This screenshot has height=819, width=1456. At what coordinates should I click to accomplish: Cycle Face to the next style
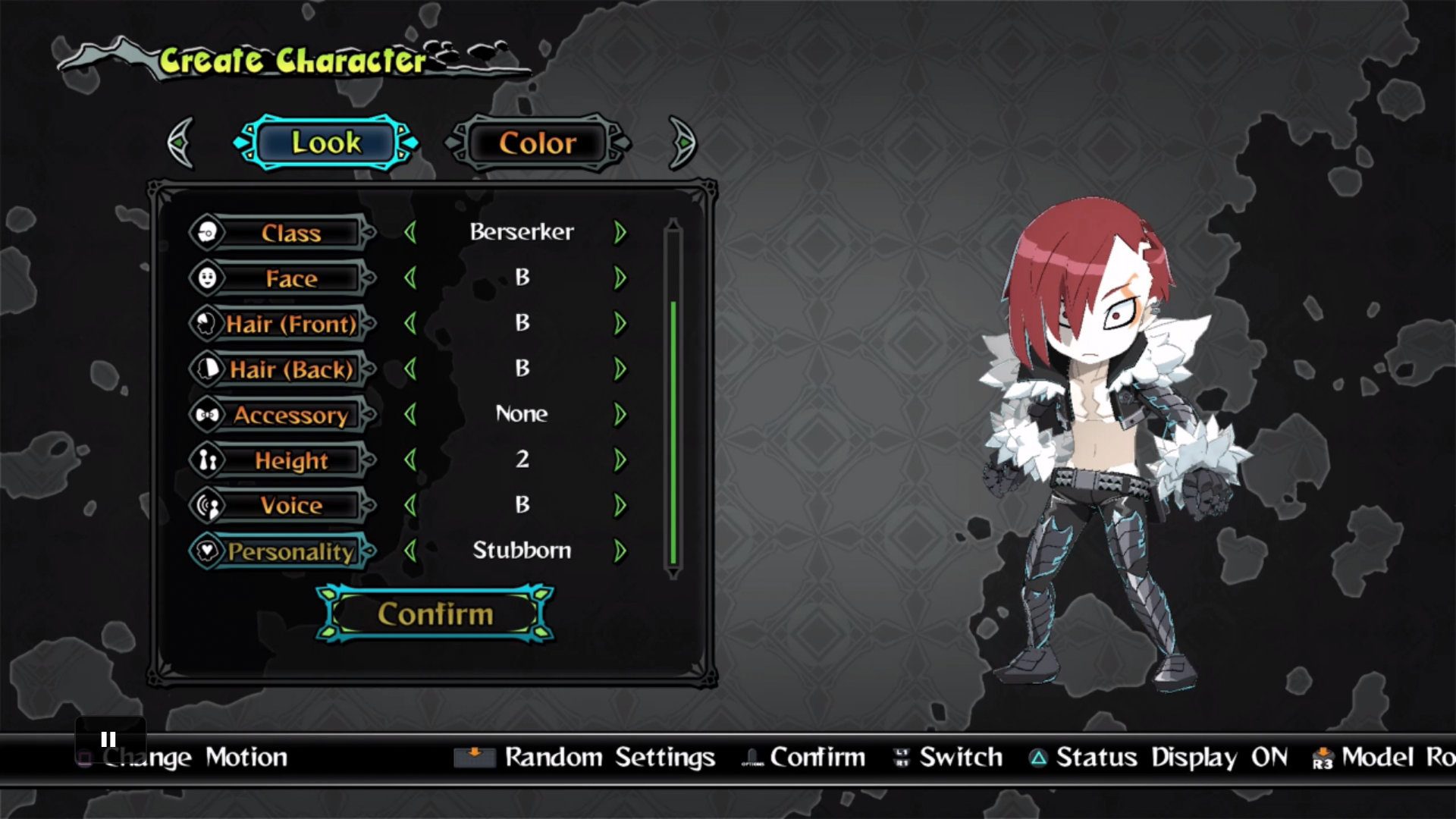pos(620,278)
